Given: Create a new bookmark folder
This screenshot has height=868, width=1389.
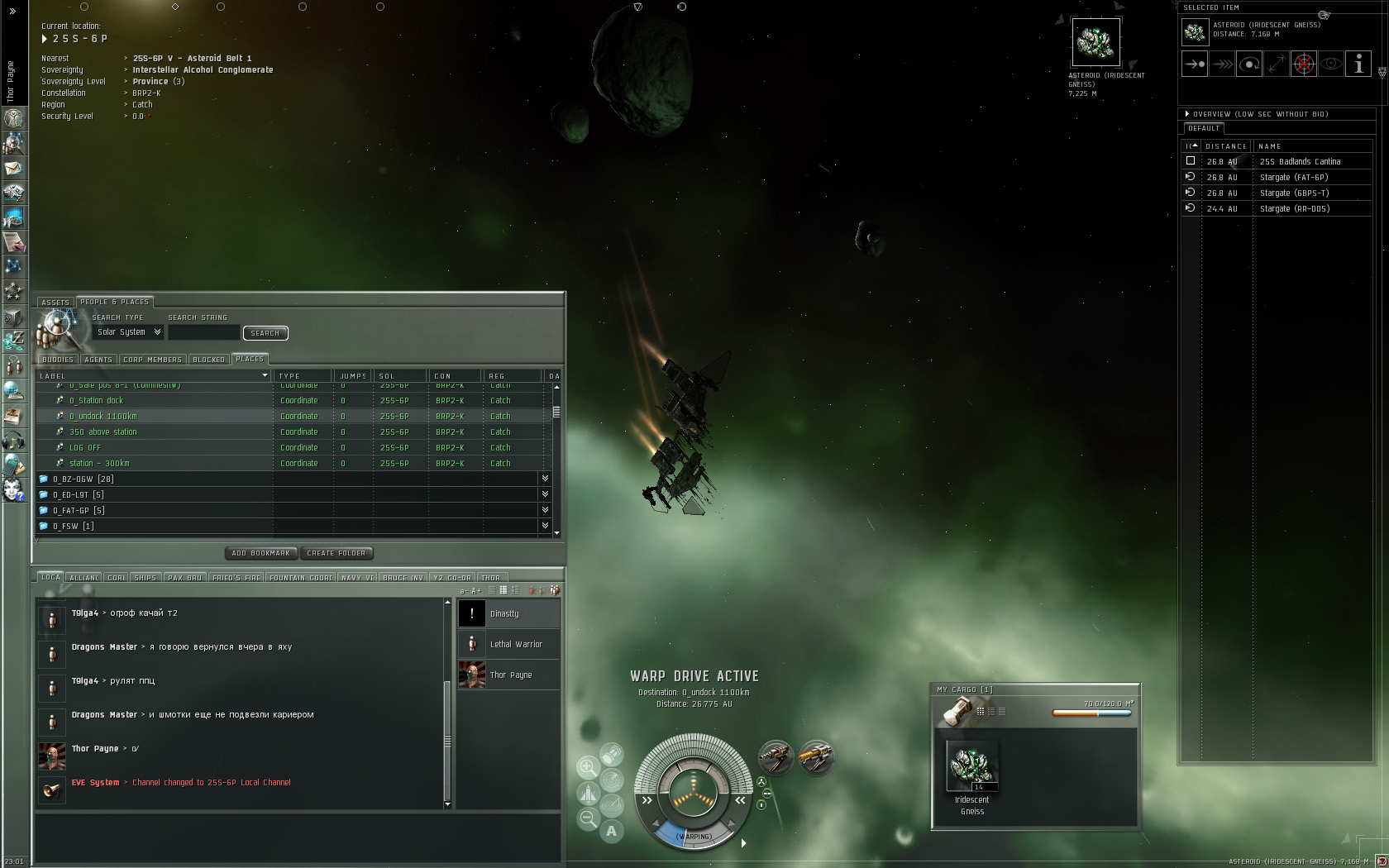Looking at the screenshot, I should pyautogui.click(x=336, y=553).
